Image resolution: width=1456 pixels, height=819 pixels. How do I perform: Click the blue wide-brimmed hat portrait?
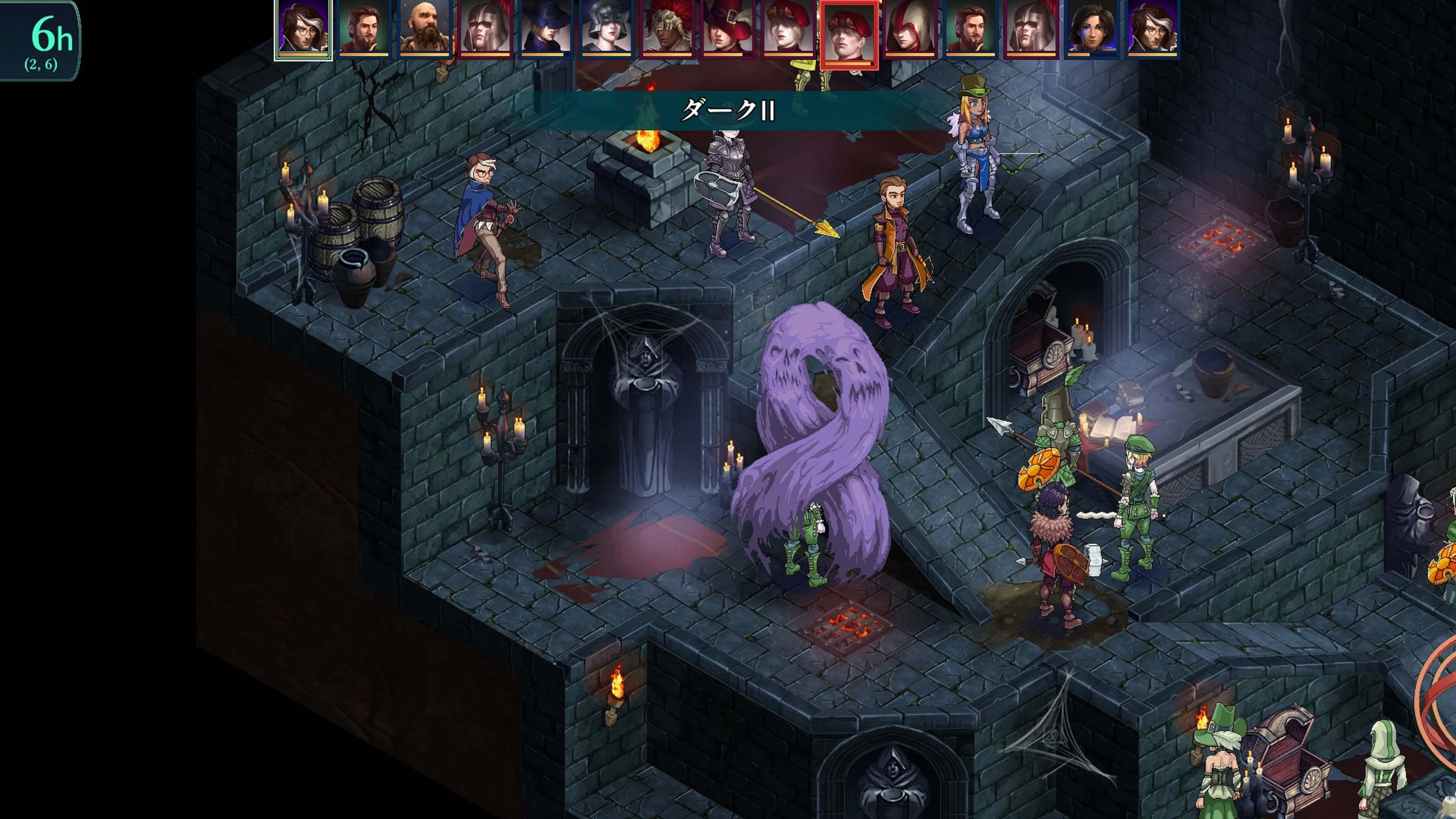[546, 28]
